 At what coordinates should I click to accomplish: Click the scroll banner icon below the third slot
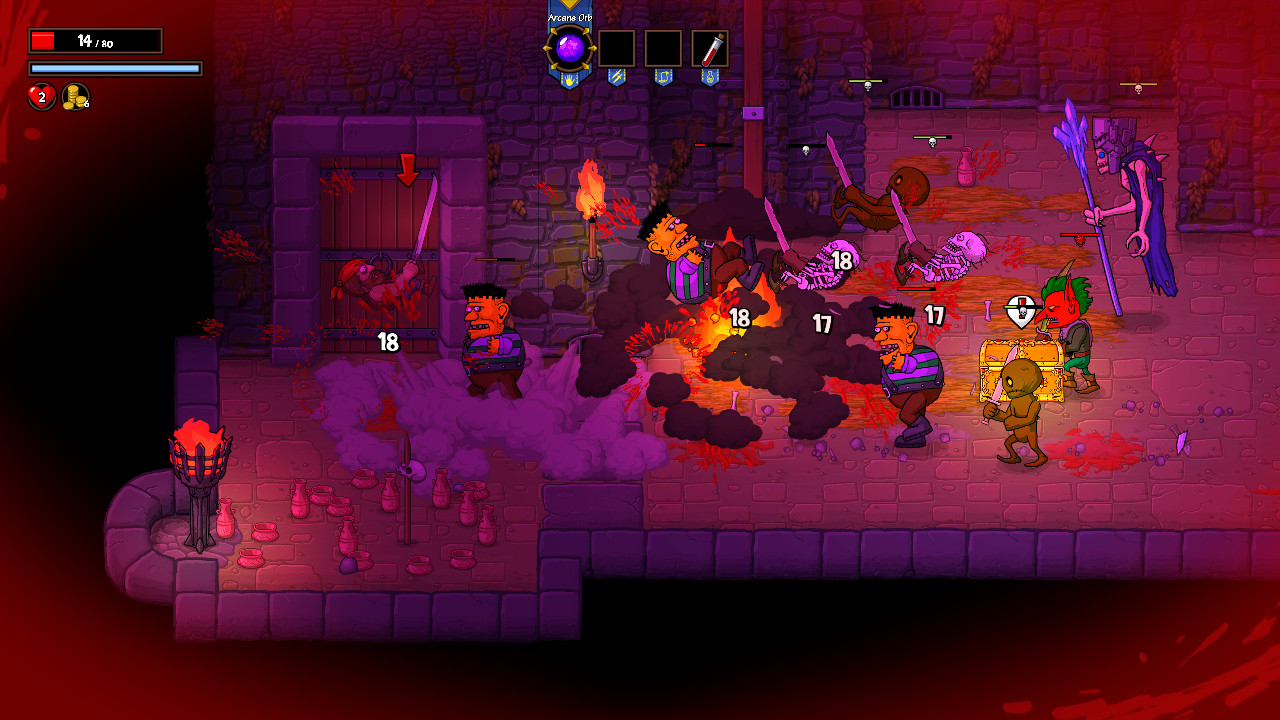pyautogui.click(x=663, y=78)
